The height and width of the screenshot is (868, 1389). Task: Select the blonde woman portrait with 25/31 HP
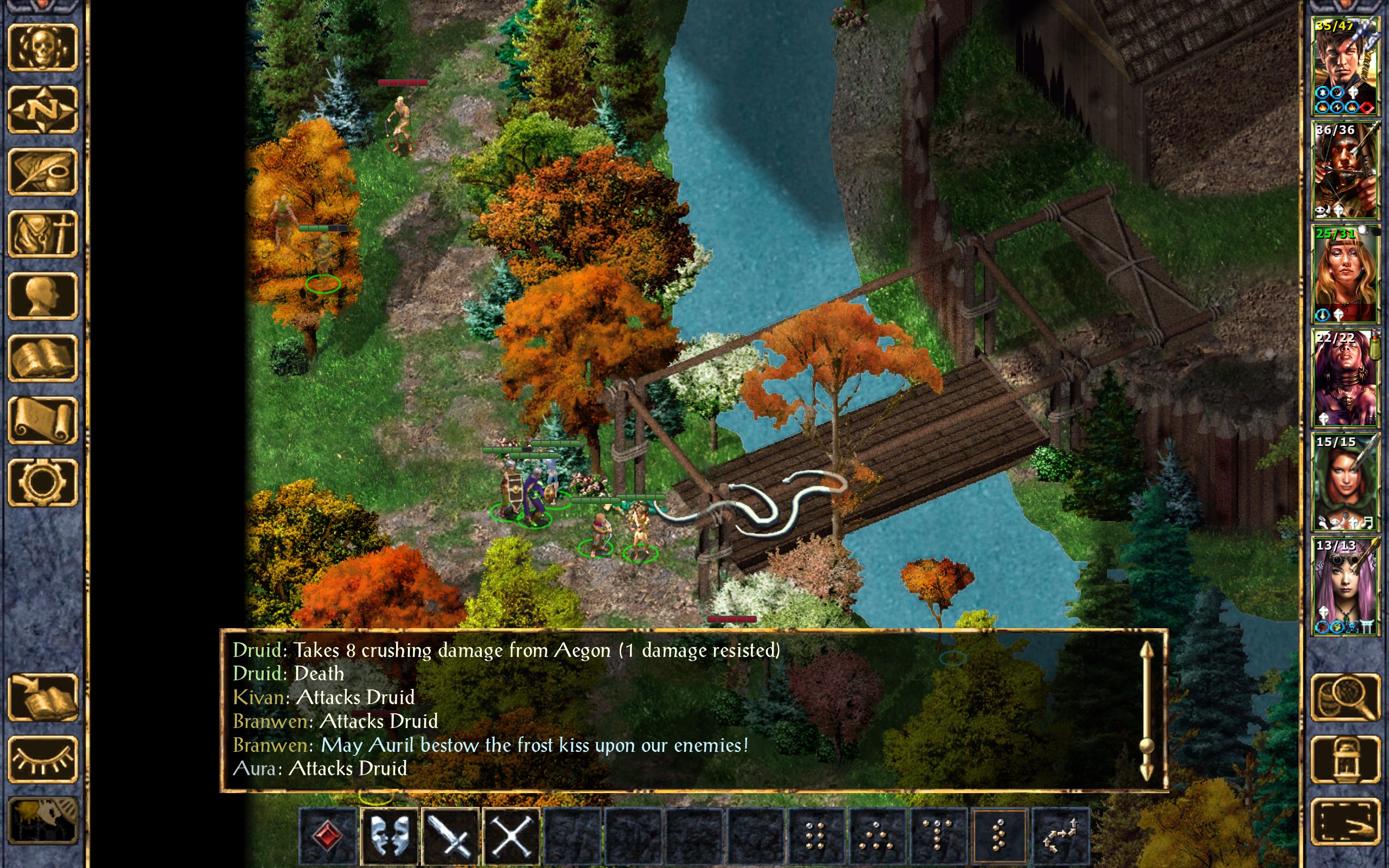click(x=1345, y=274)
